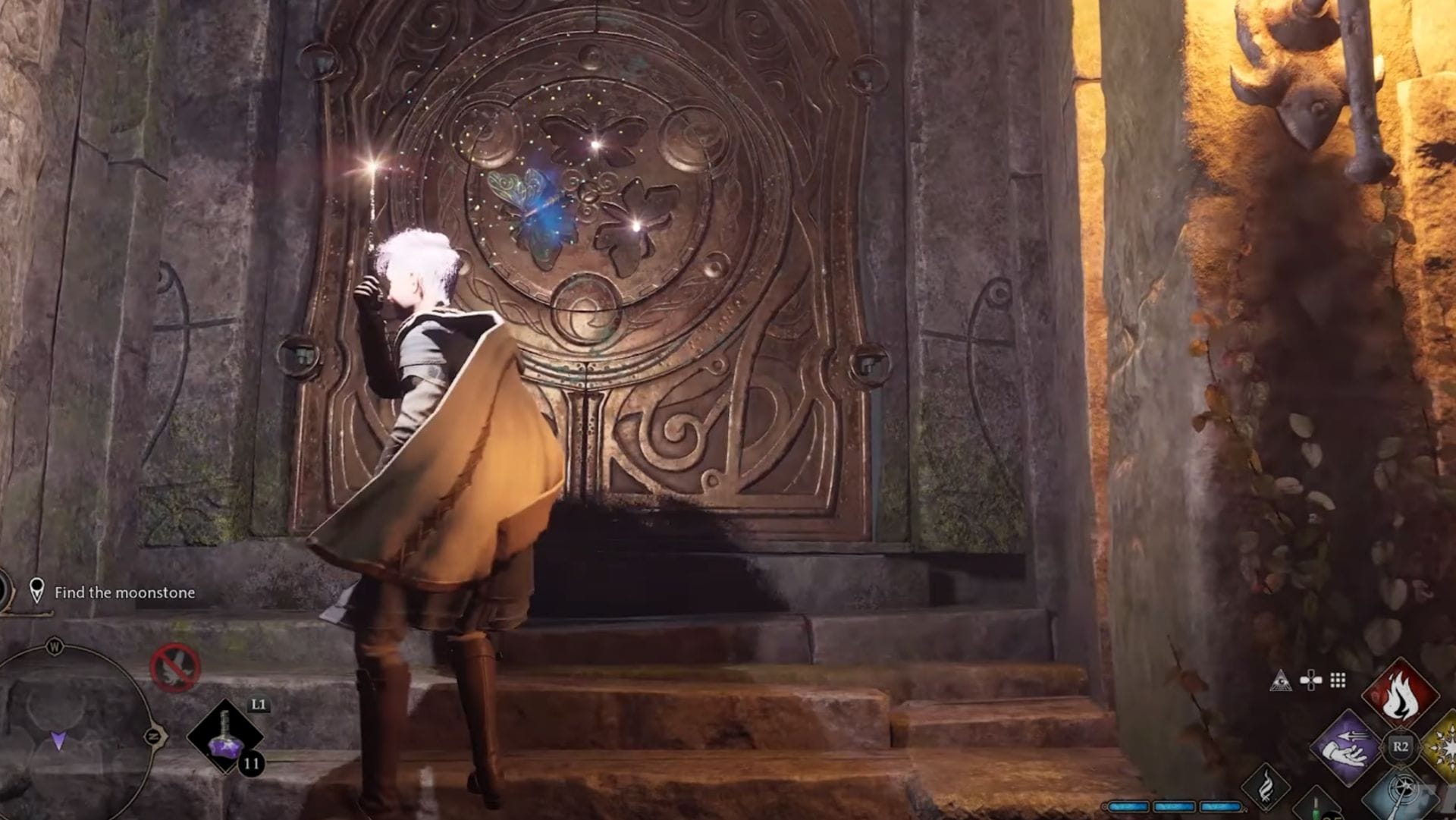Click the W compass marker on the minimap
1456x820 pixels.
tap(55, 647)
